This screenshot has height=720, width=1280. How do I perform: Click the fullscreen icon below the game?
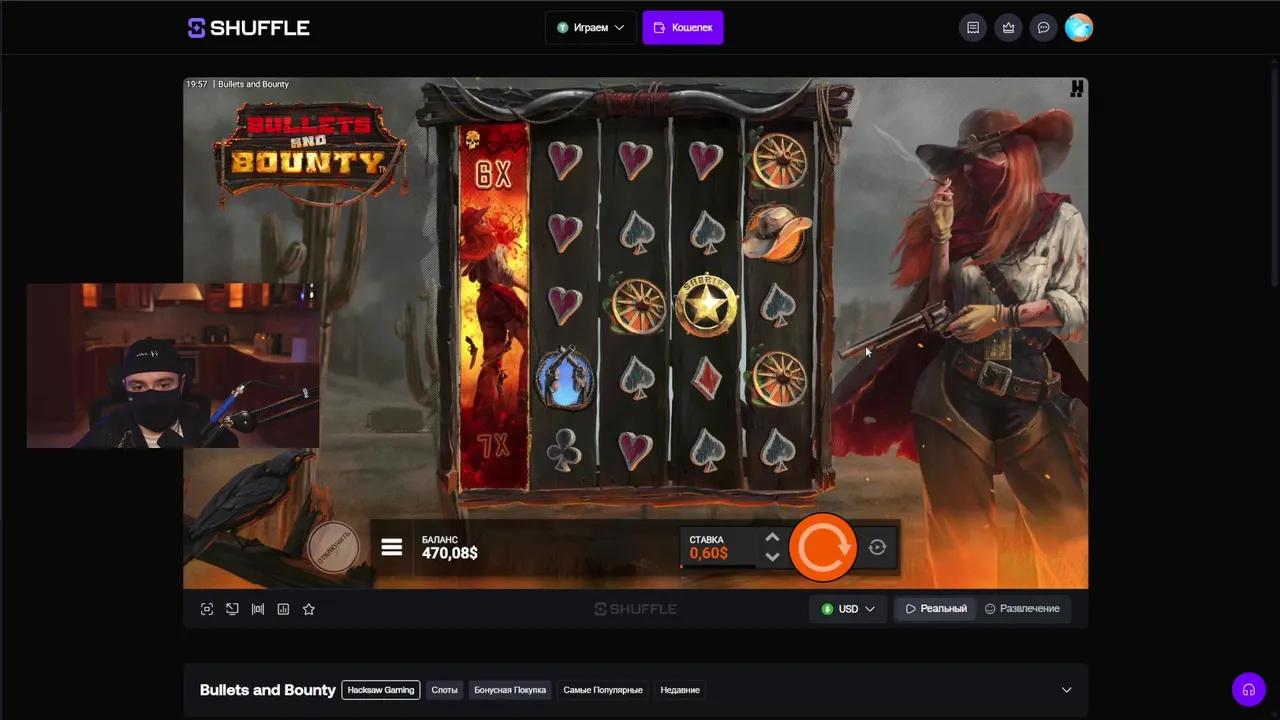207,608
